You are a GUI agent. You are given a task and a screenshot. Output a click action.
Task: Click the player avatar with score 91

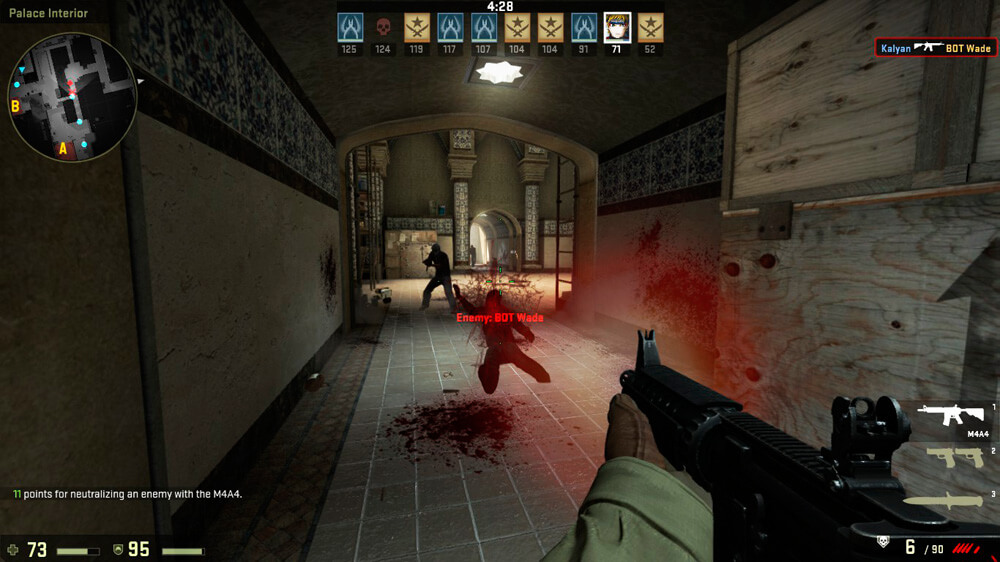(x=584, y=27)
